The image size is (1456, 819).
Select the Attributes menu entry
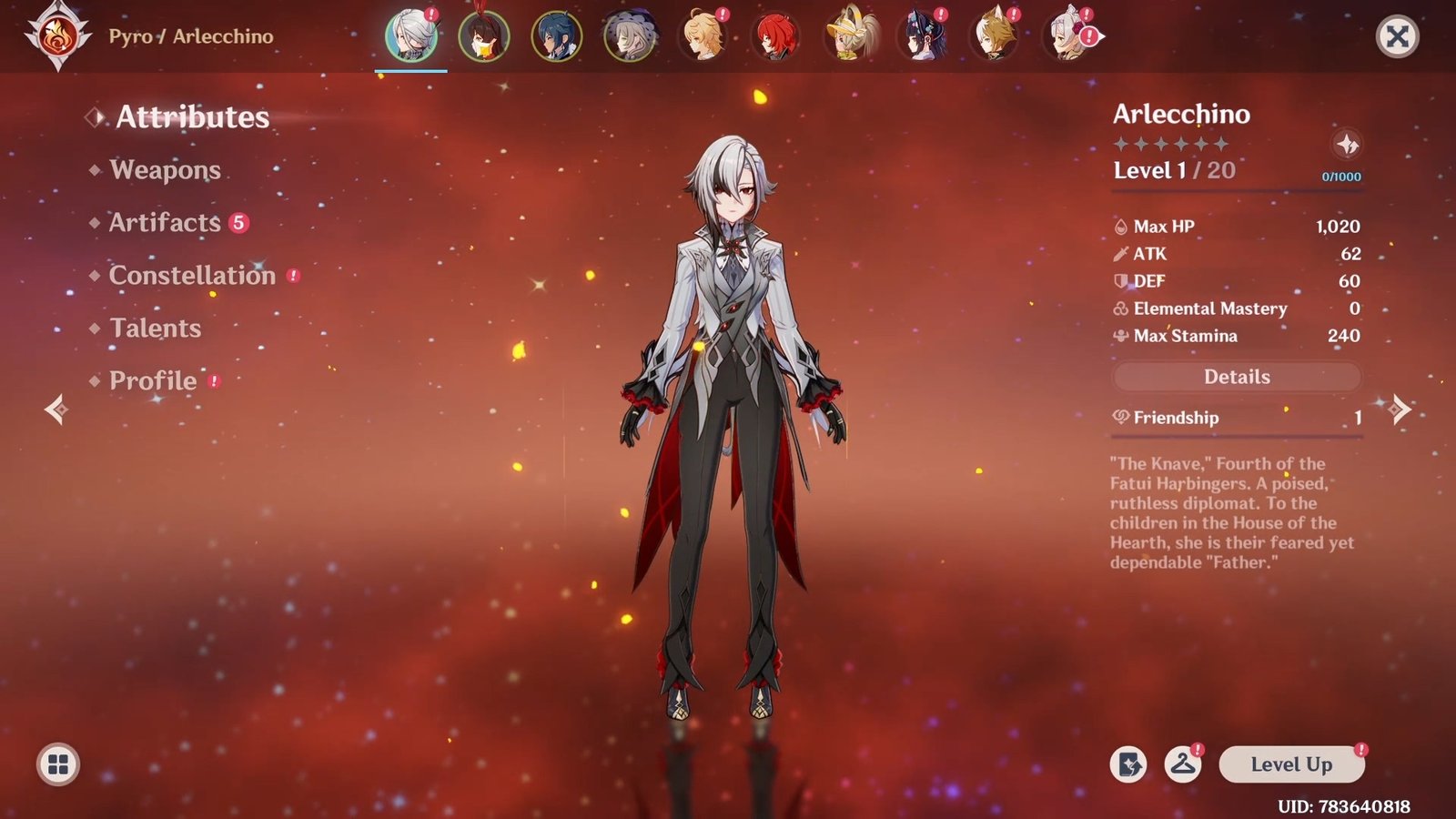tap(192, 117)
